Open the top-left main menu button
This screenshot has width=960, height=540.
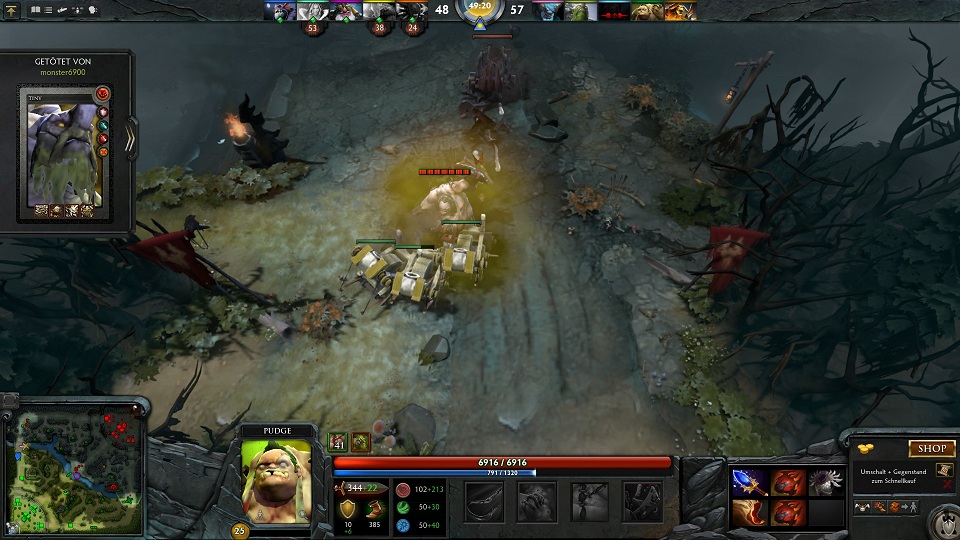[x=10, y=9]
